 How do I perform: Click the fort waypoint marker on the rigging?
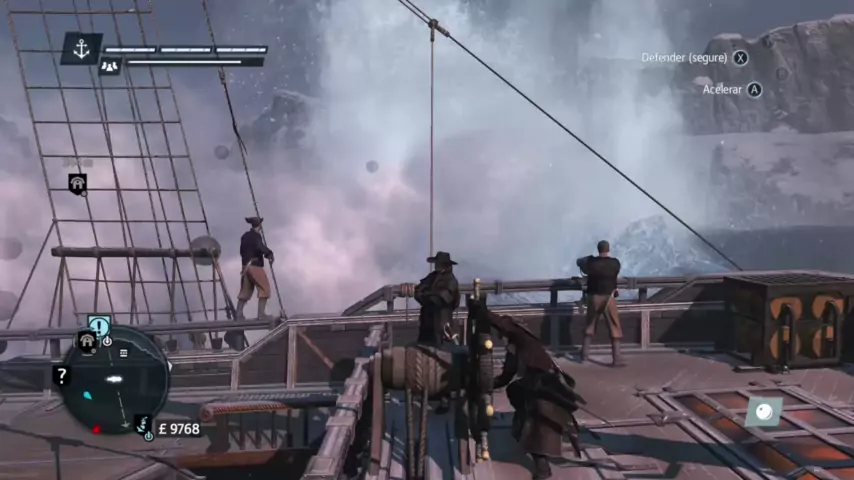pyautogui.click(x=77, y=183)
